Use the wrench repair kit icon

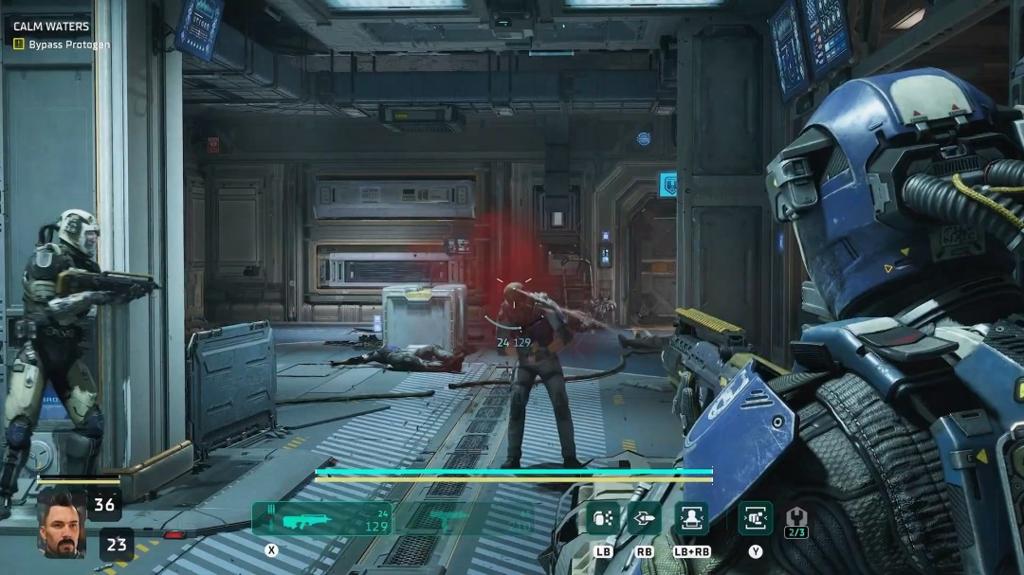(797, 518)
